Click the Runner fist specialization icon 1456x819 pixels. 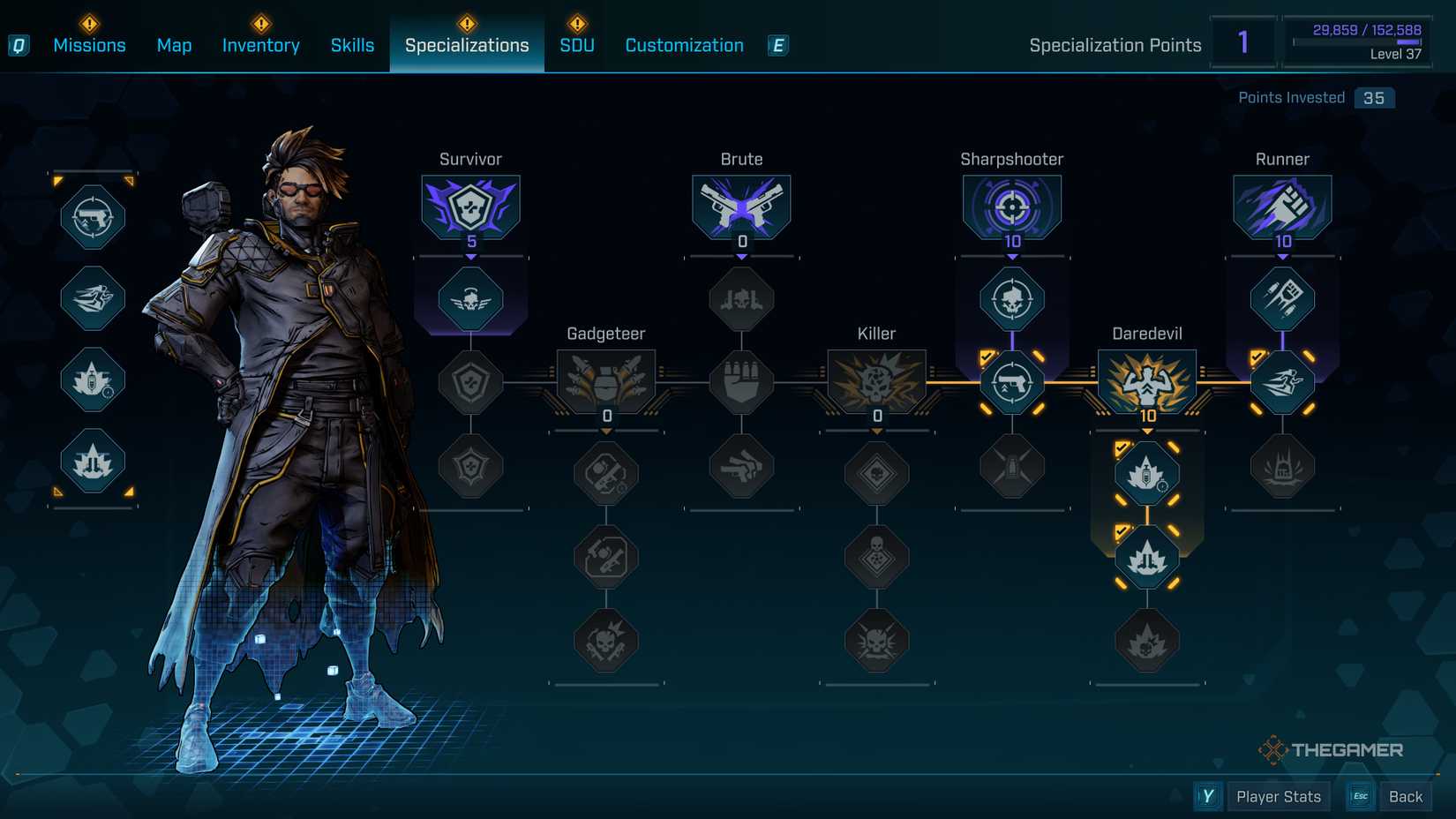pyautogui.click(x=1281, y=206)
